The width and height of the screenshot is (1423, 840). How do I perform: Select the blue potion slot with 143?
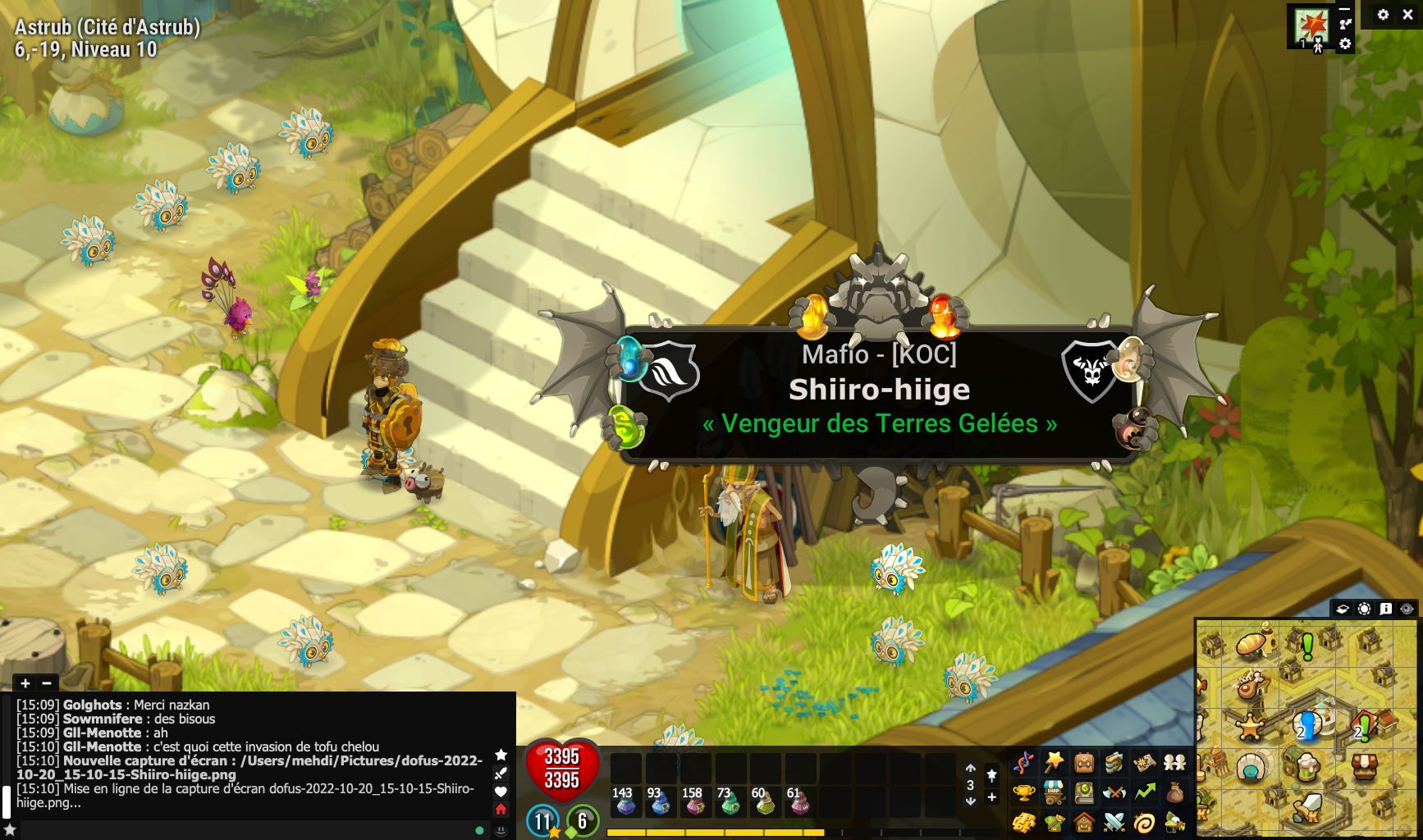(x=625, y=801)
